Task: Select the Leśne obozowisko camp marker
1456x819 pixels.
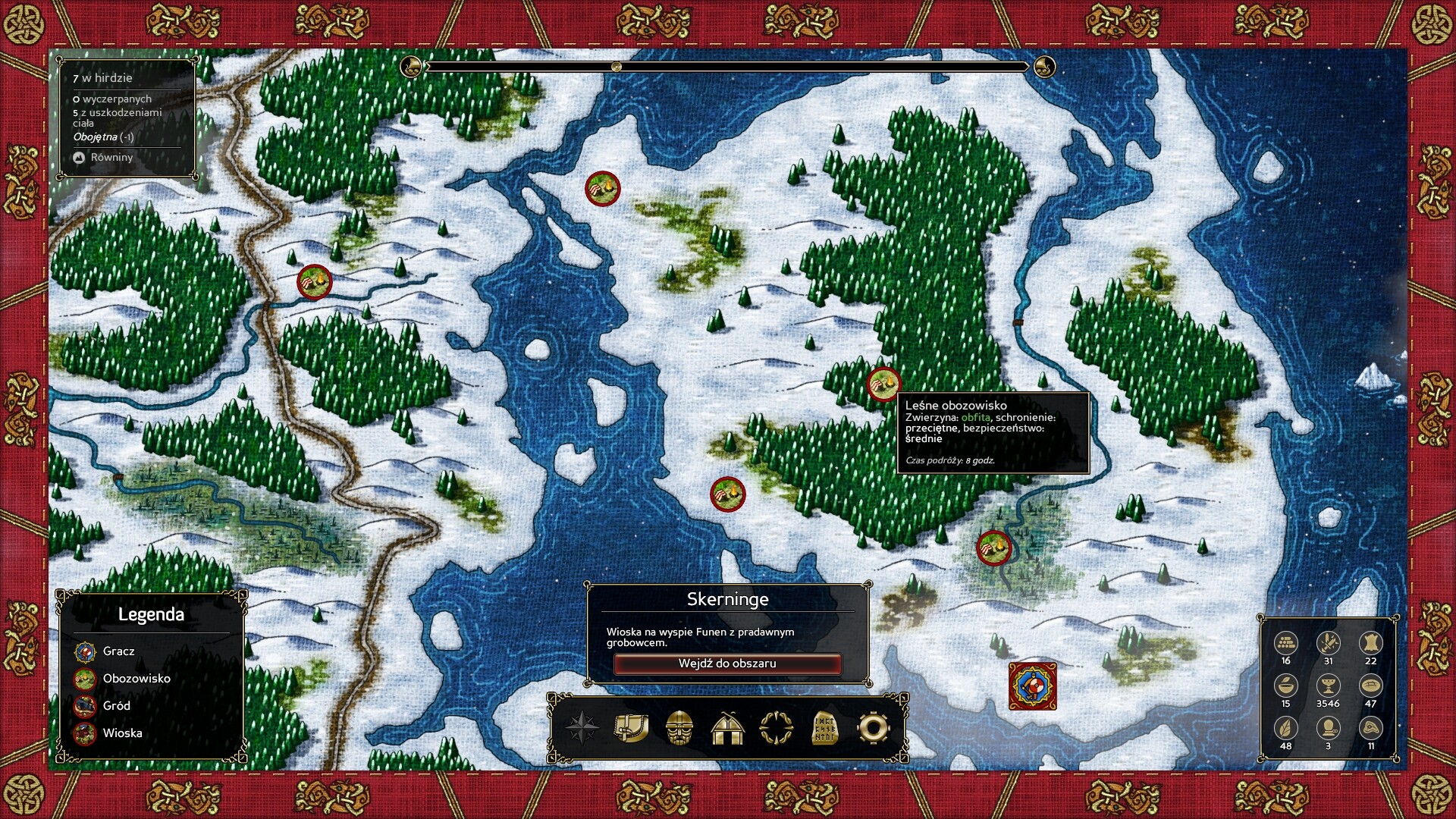Action: [883, 384]
